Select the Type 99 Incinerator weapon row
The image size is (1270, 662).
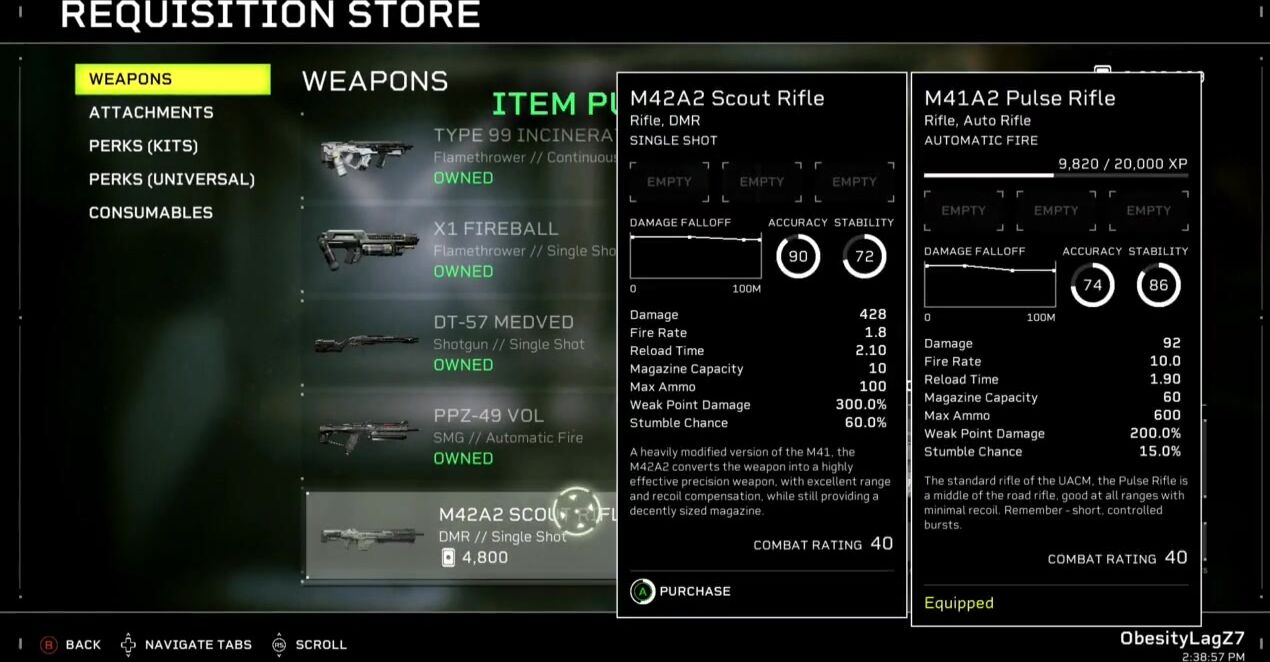tap(460, 155)
